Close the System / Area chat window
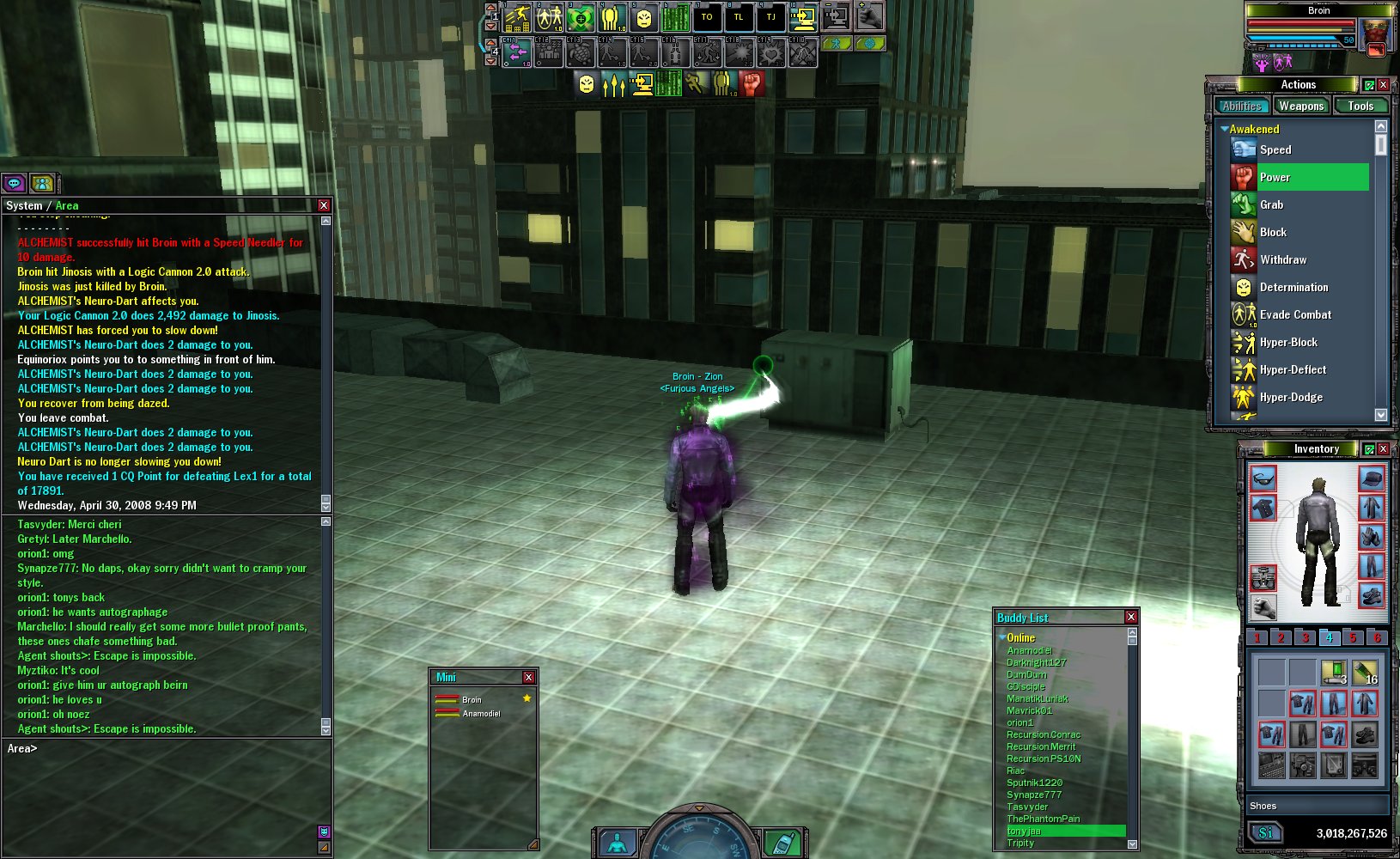Viewport: 1400px width, 859px height. point(324,205)
